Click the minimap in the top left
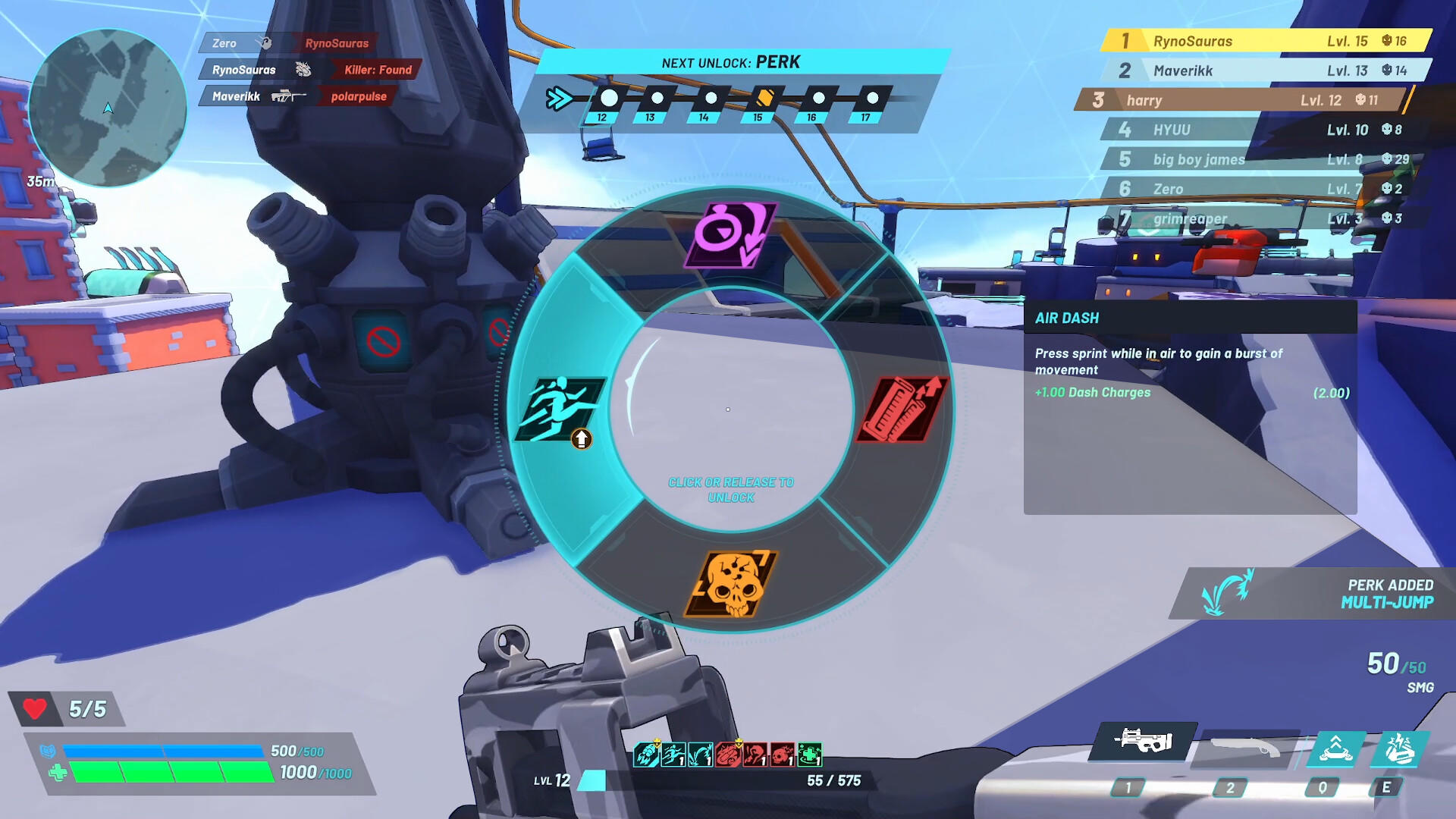Image resolution: width=1456 pixels, height=819 pixels. pyautogui.click(x=108, y=108)
